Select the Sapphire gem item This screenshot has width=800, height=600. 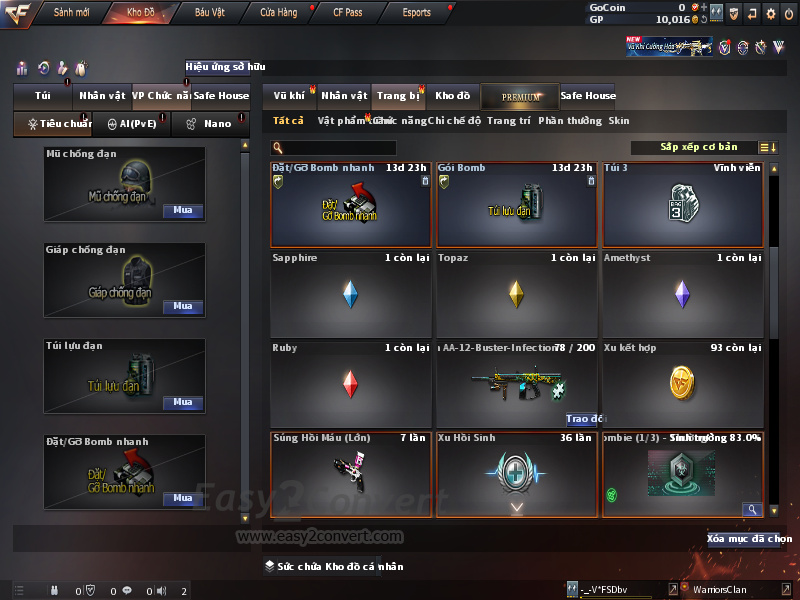350,294
